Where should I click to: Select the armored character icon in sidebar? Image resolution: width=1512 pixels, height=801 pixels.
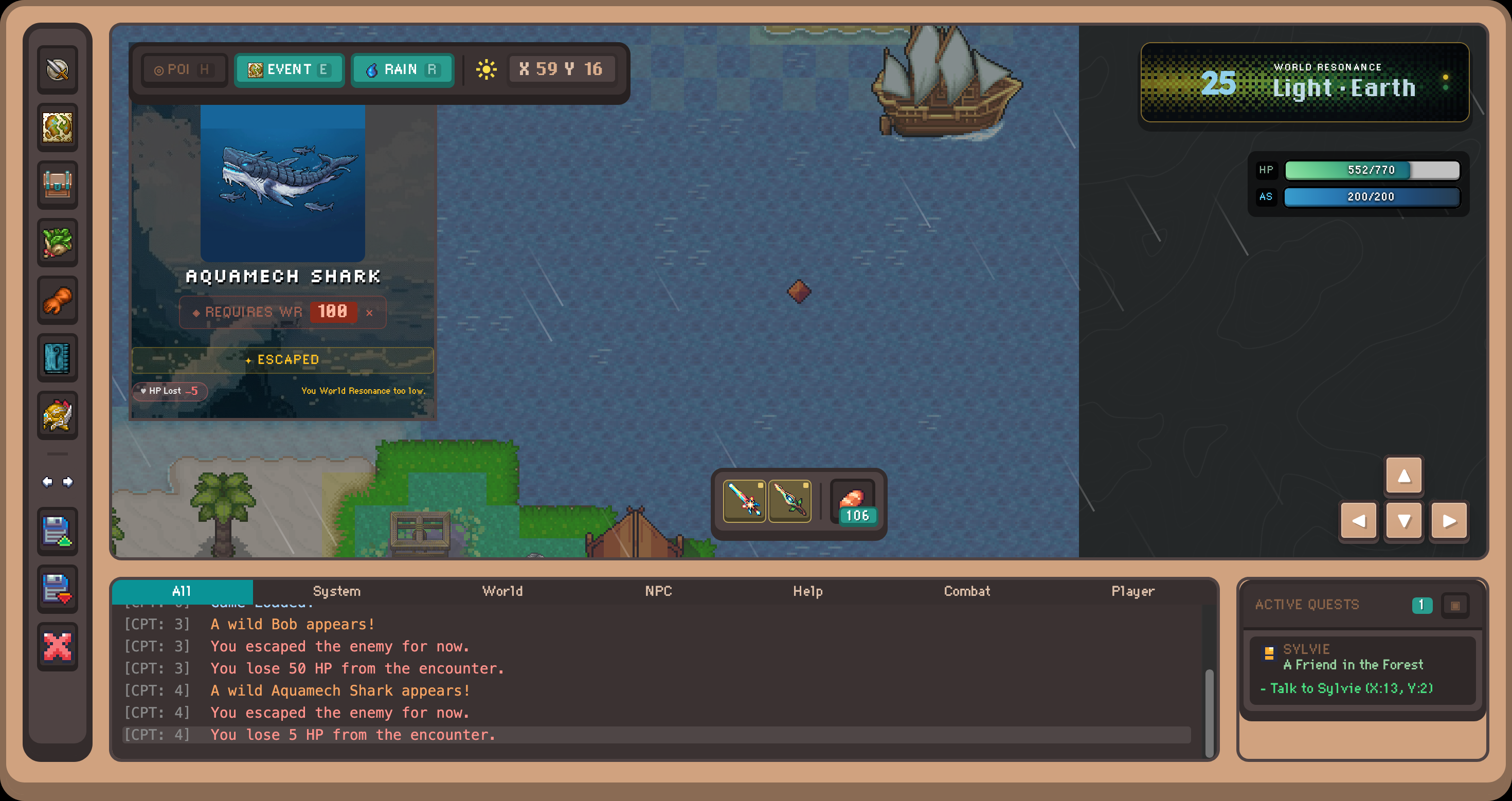tap(57, 415)
